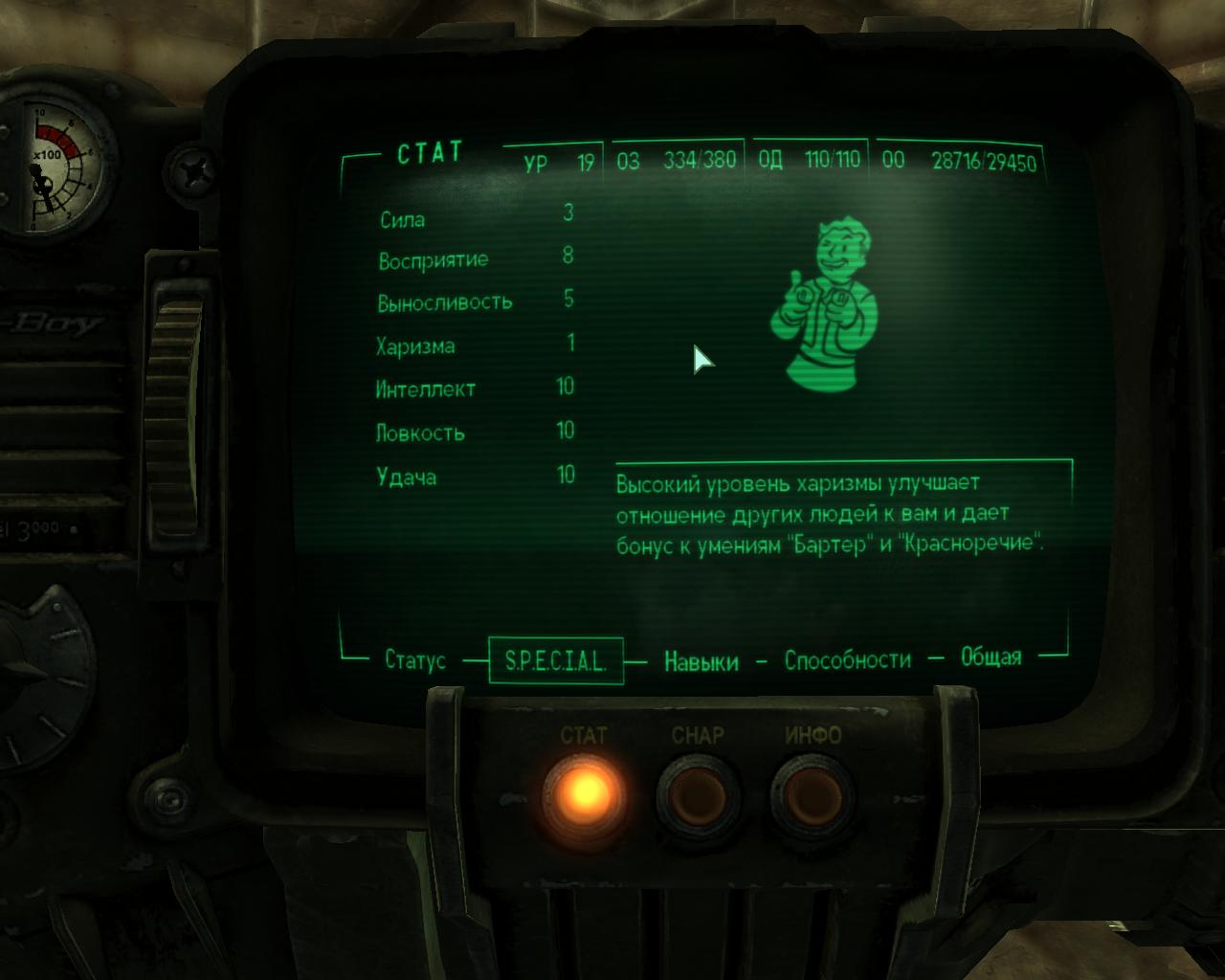Select the Интеллект attribute row
Image resolution: width=1225 pixels, height=980 pixels.
click(x=425, y=390)
